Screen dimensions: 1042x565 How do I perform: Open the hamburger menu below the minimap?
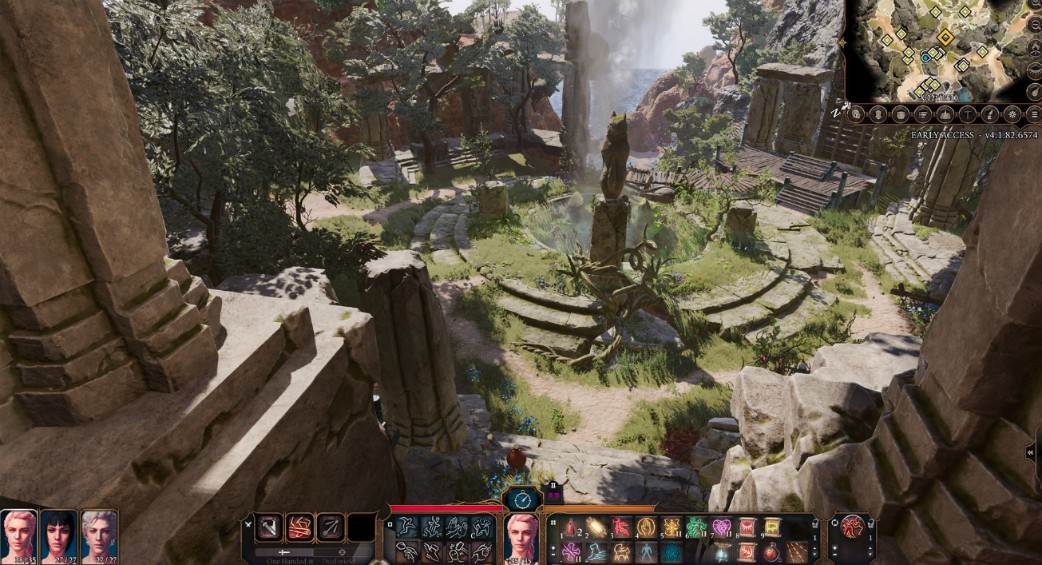pos(1033,115)
